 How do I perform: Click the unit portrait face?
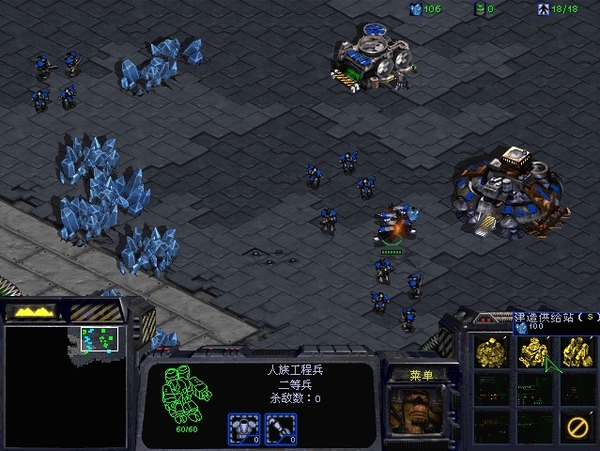point(410,411)
